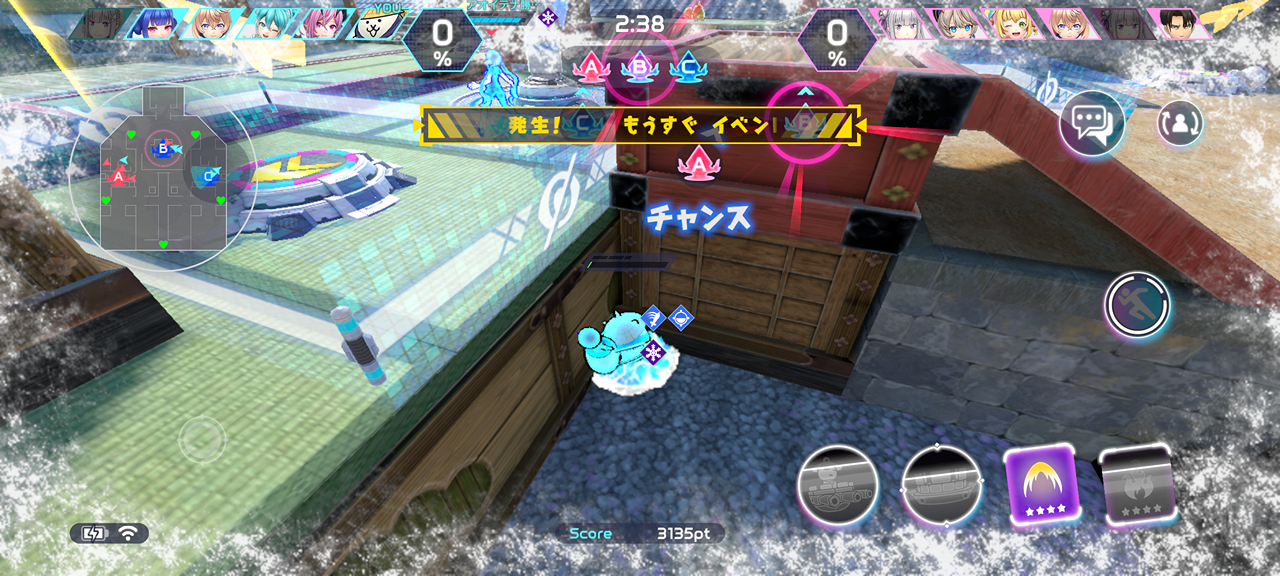Open the chat speech bubble button
This screenshot has height=576, width=1280.
pyautogui.click(x=1092, y=124)
